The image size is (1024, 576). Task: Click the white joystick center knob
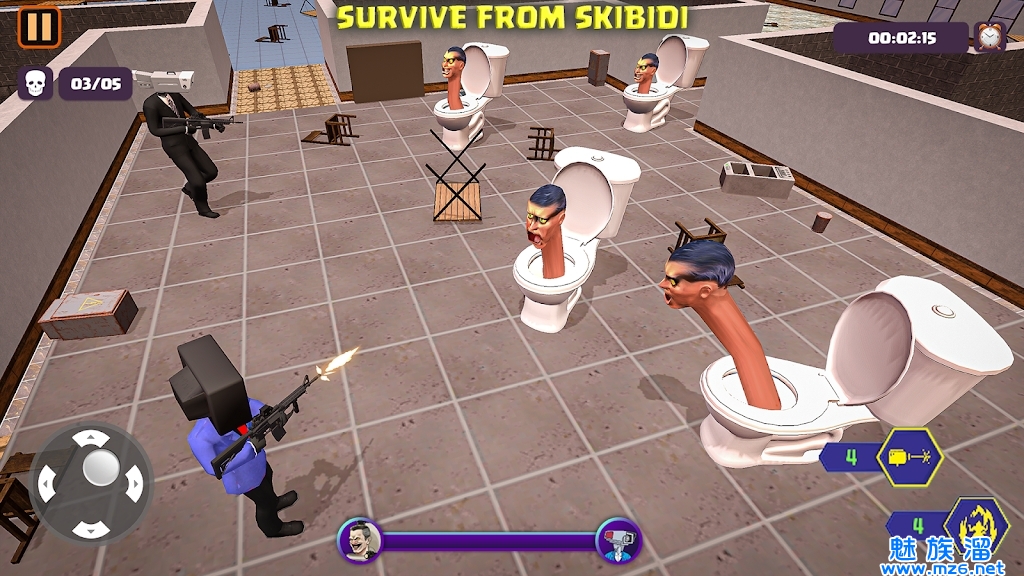click(100, 467)
